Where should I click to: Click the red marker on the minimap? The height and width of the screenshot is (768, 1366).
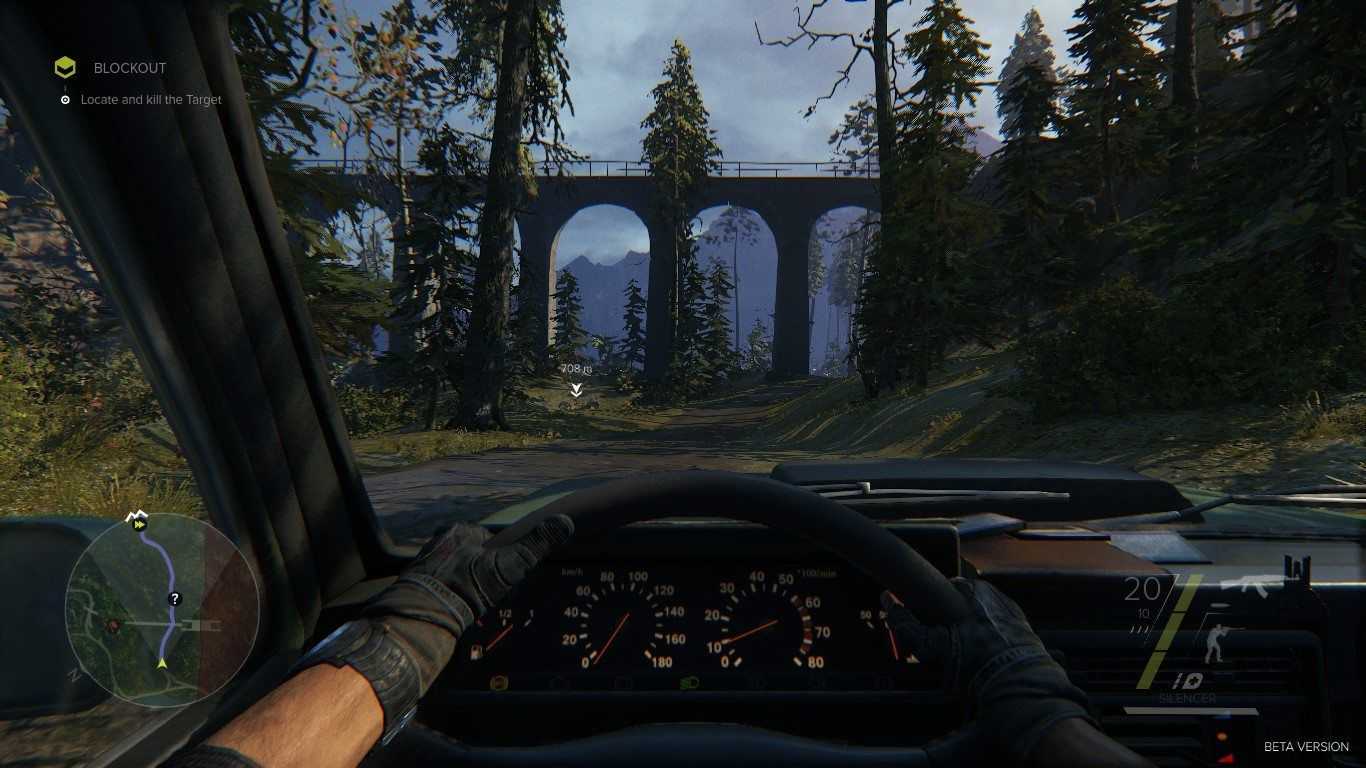coord(113,626)
